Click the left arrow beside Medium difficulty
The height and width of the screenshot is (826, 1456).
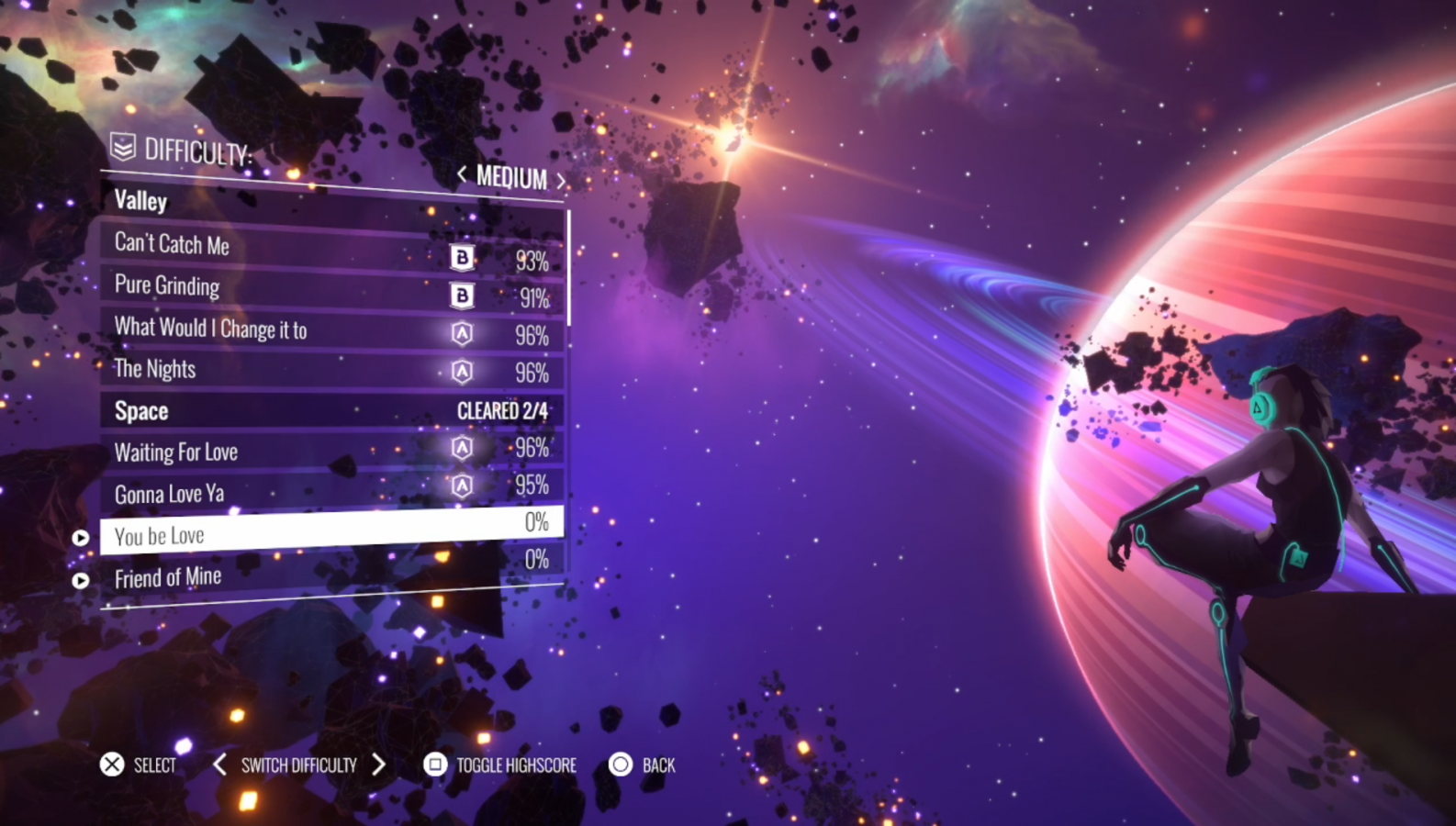(462, 173)
